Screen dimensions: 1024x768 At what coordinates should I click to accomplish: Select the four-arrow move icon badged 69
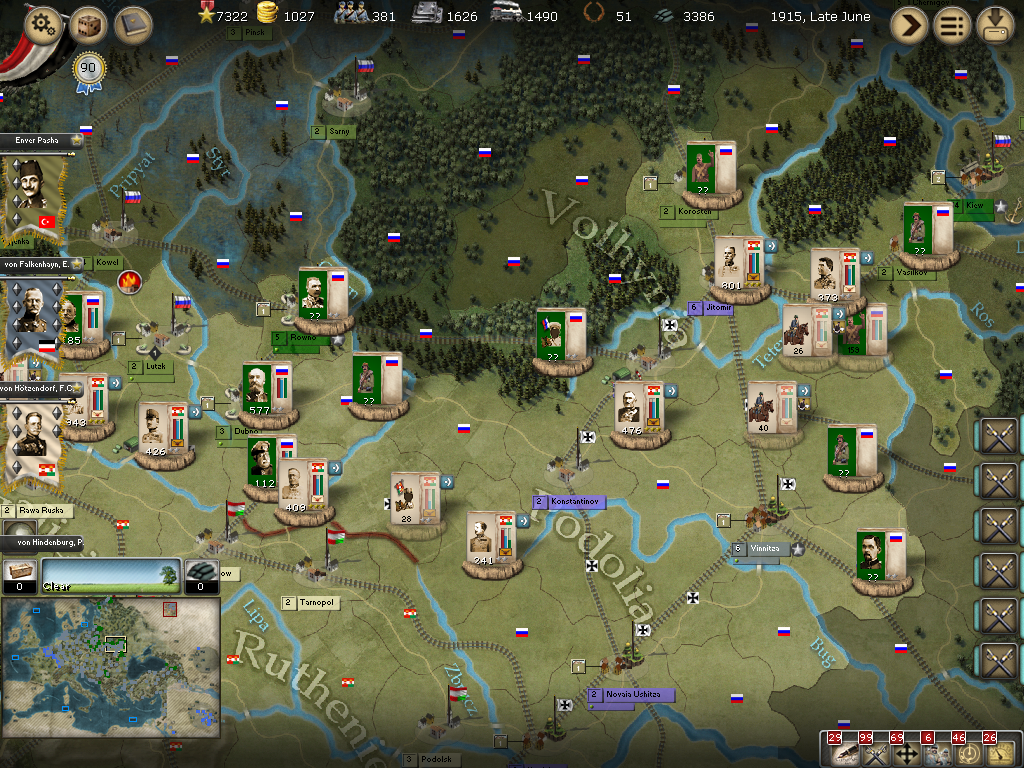coord(907,754)
